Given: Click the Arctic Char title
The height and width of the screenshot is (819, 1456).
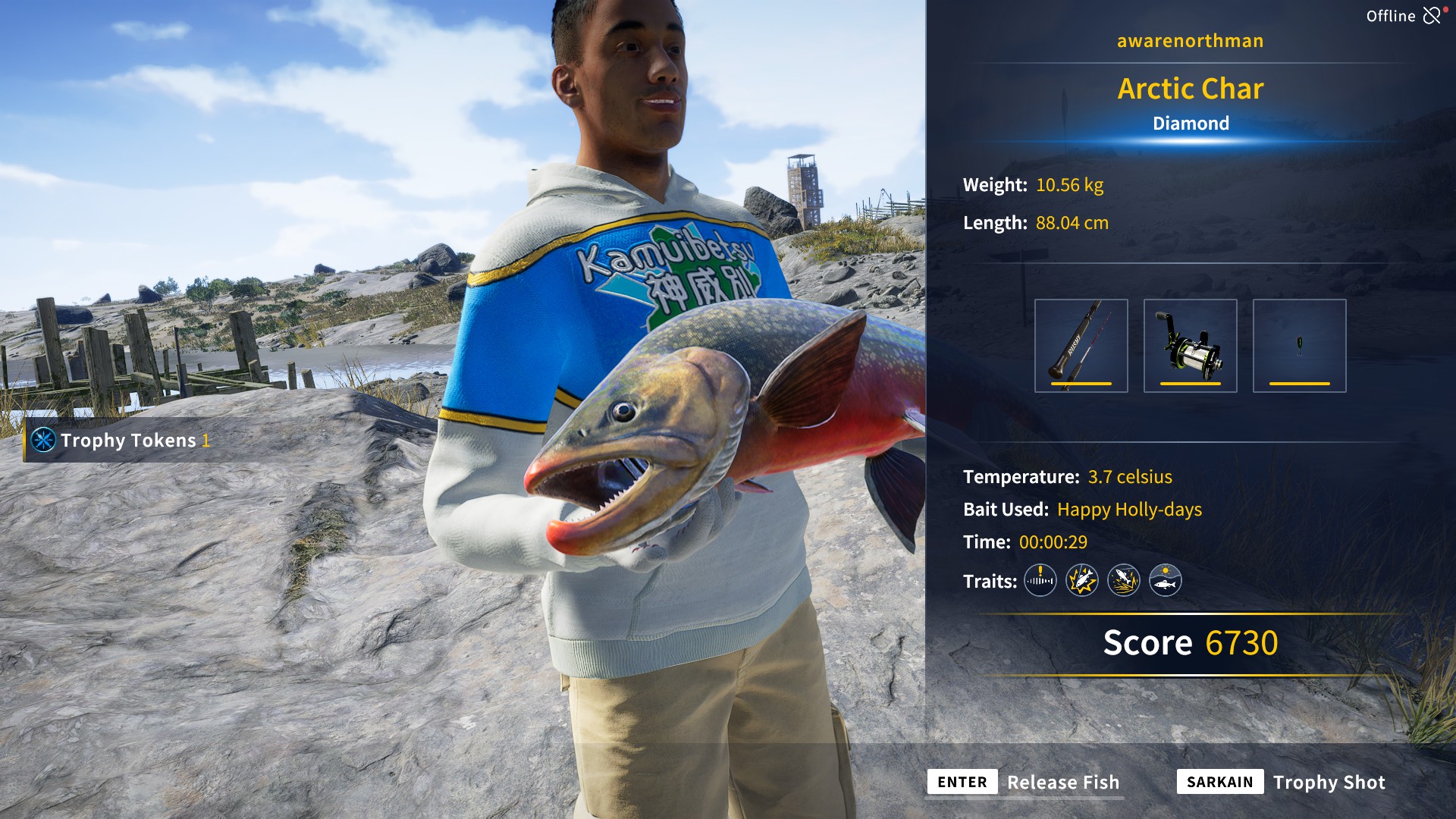Looking at the screenshot, I should pyautogui.click(x=1190, y=89).
